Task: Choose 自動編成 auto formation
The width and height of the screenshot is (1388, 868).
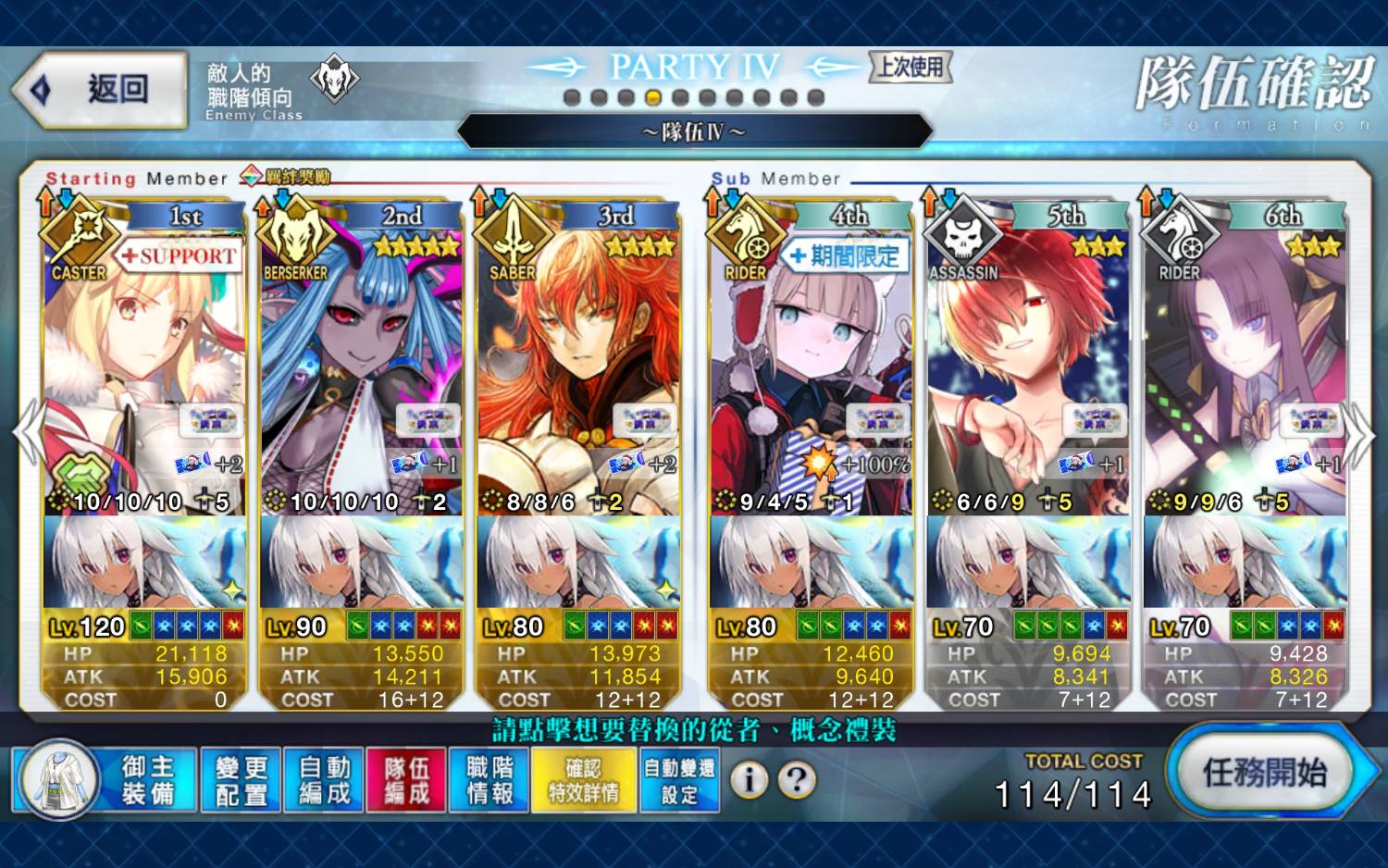Action: click(324, 780)
